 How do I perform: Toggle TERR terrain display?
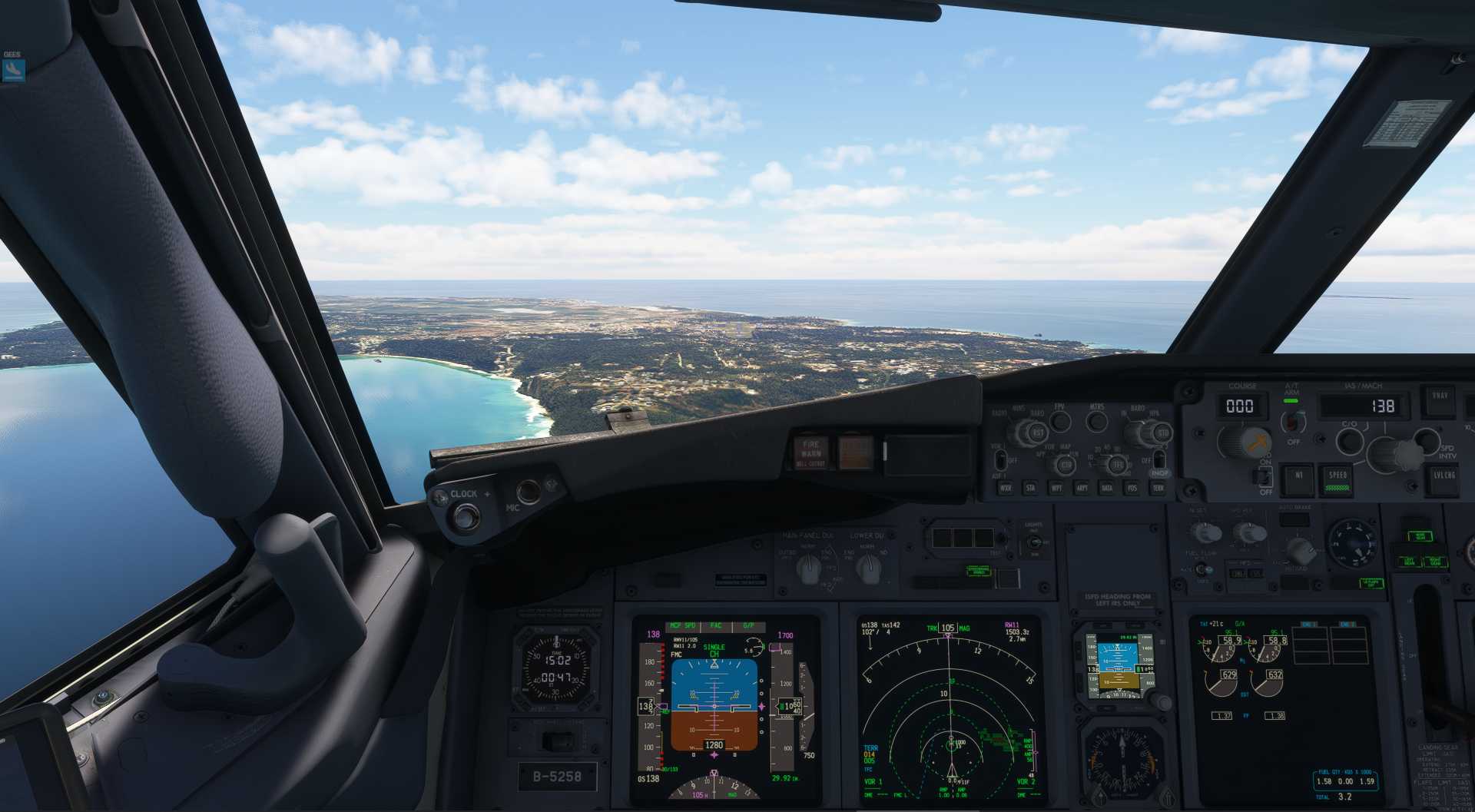1158,488
